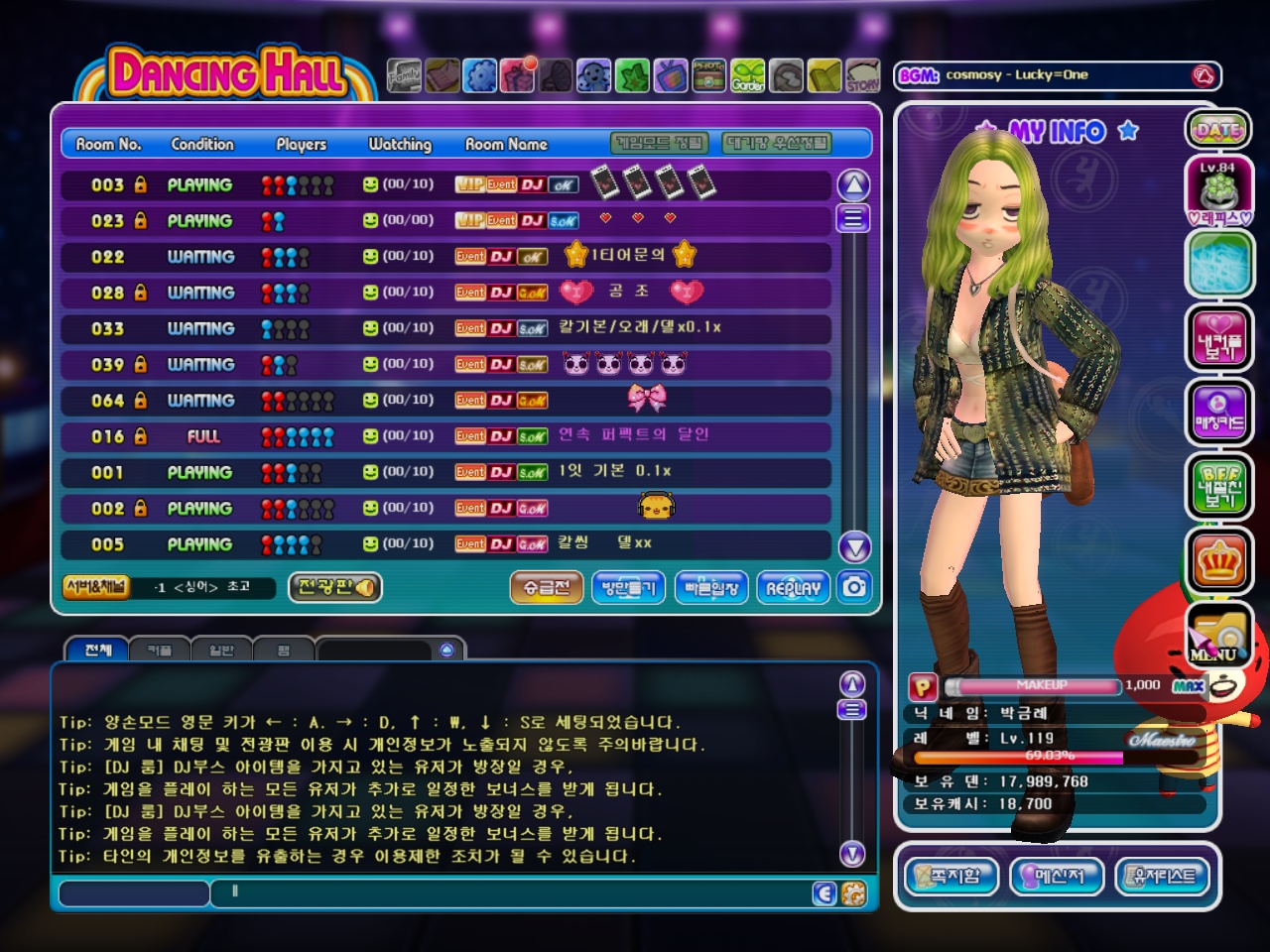Switch to the 커플 chat tab

coord(159,651)
